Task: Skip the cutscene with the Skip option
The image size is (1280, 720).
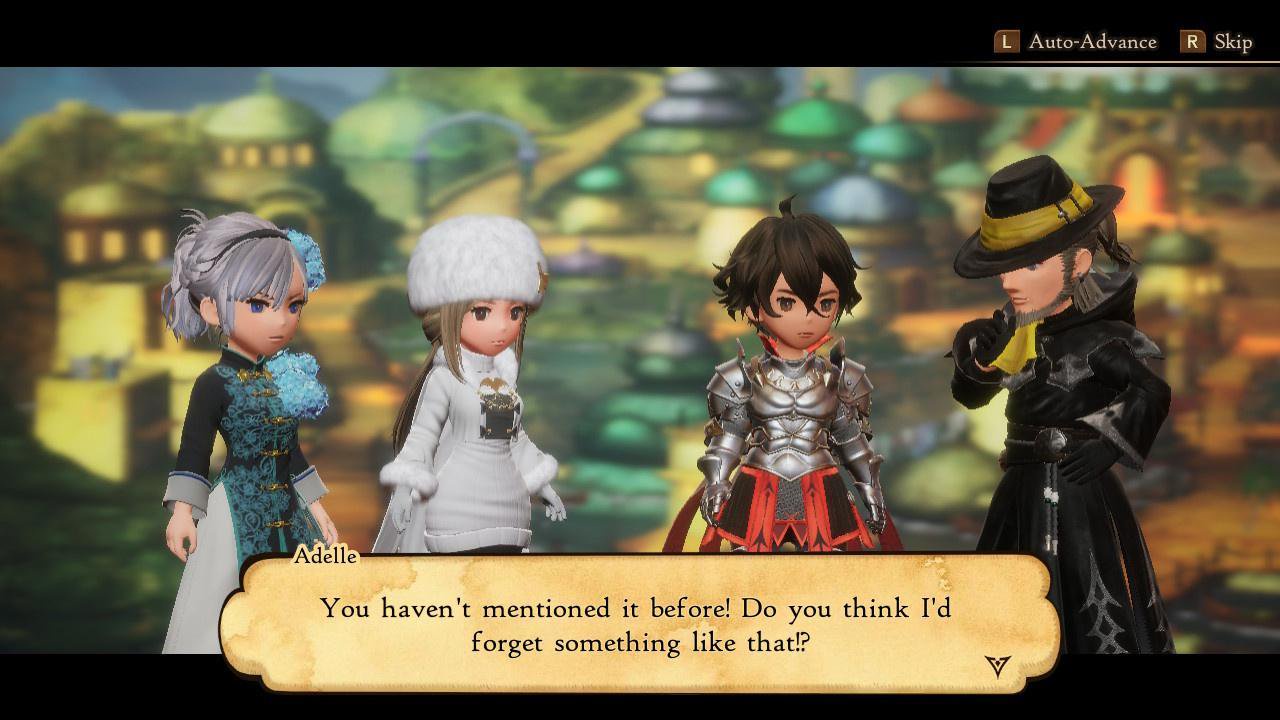Action: (1217, 42)
